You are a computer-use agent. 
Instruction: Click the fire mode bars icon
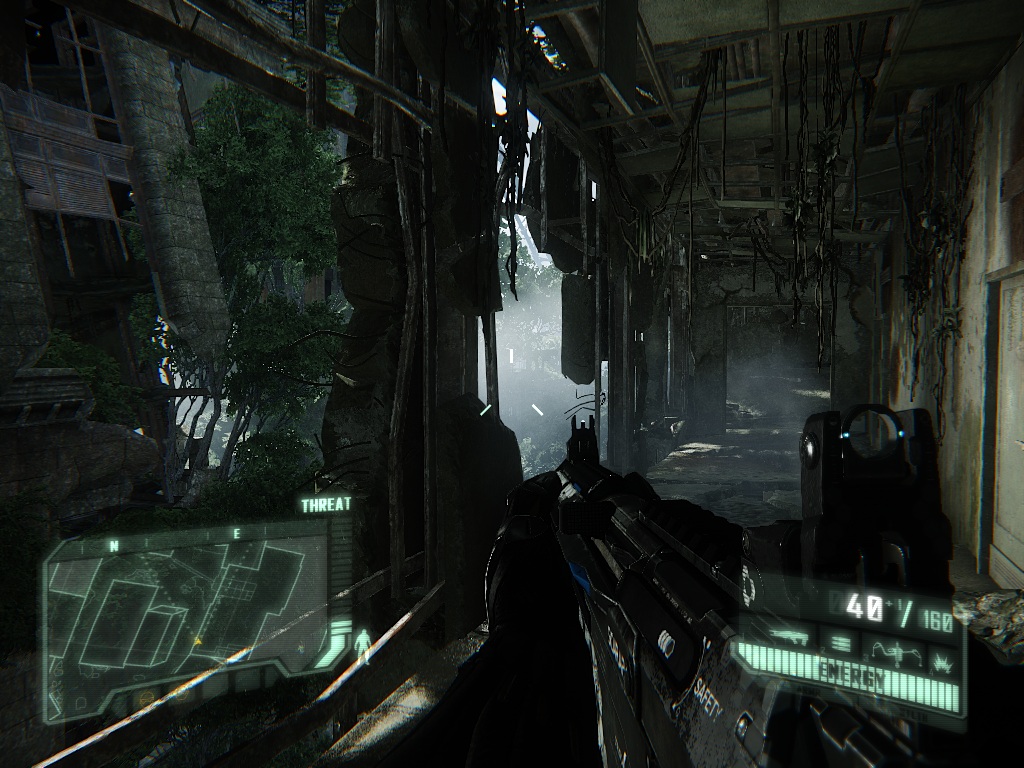840,644
